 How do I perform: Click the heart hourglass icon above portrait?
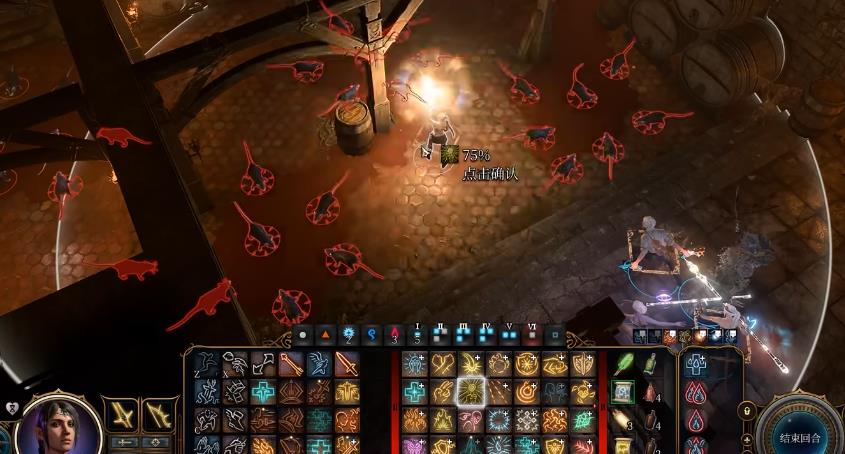tap(12, 408)
